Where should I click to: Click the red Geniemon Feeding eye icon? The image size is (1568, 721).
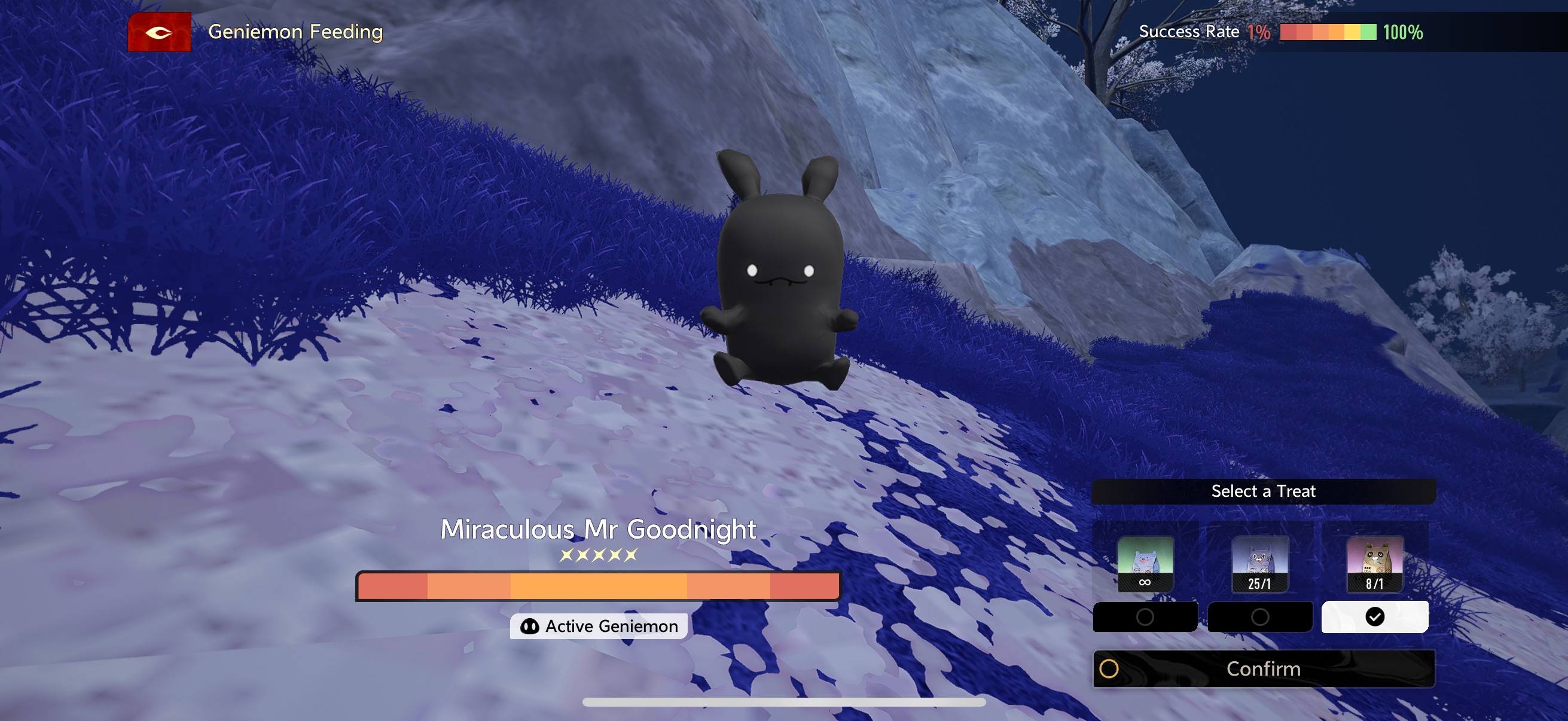(x=159, y=32)
